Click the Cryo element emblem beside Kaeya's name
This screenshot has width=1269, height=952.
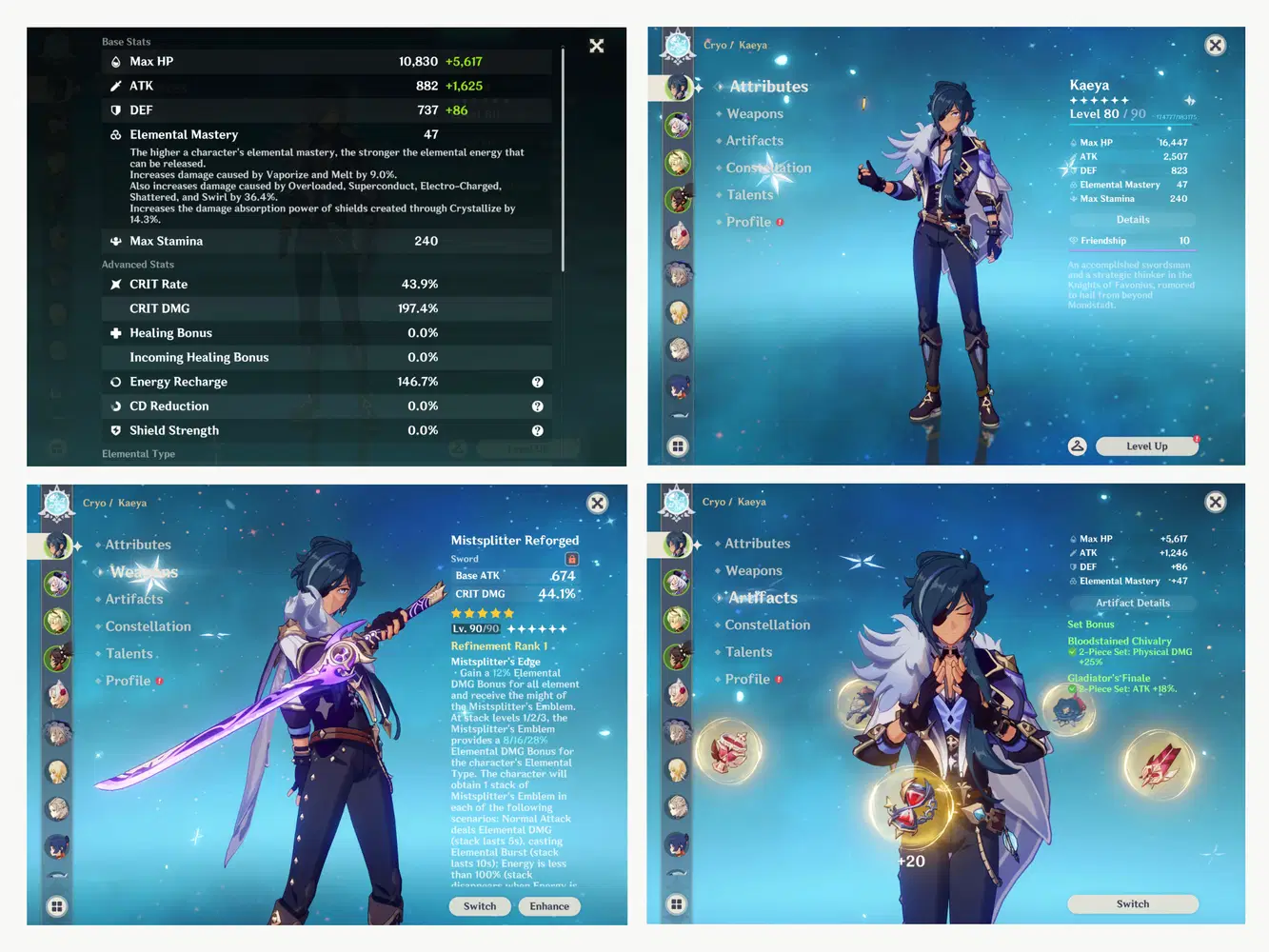point(677,44)
